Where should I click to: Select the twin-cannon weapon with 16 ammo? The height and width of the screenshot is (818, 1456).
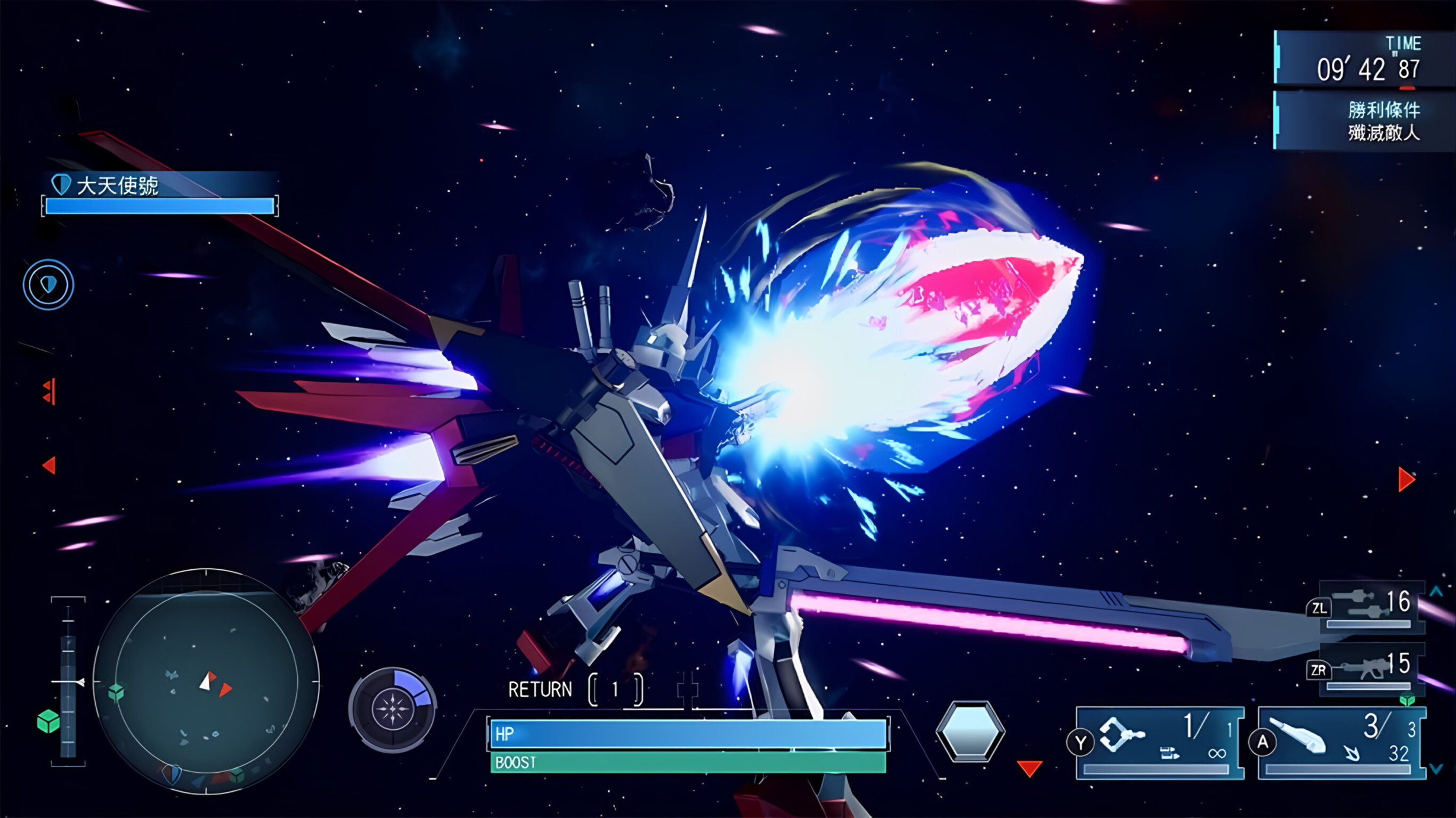[x=1371, y=606]
